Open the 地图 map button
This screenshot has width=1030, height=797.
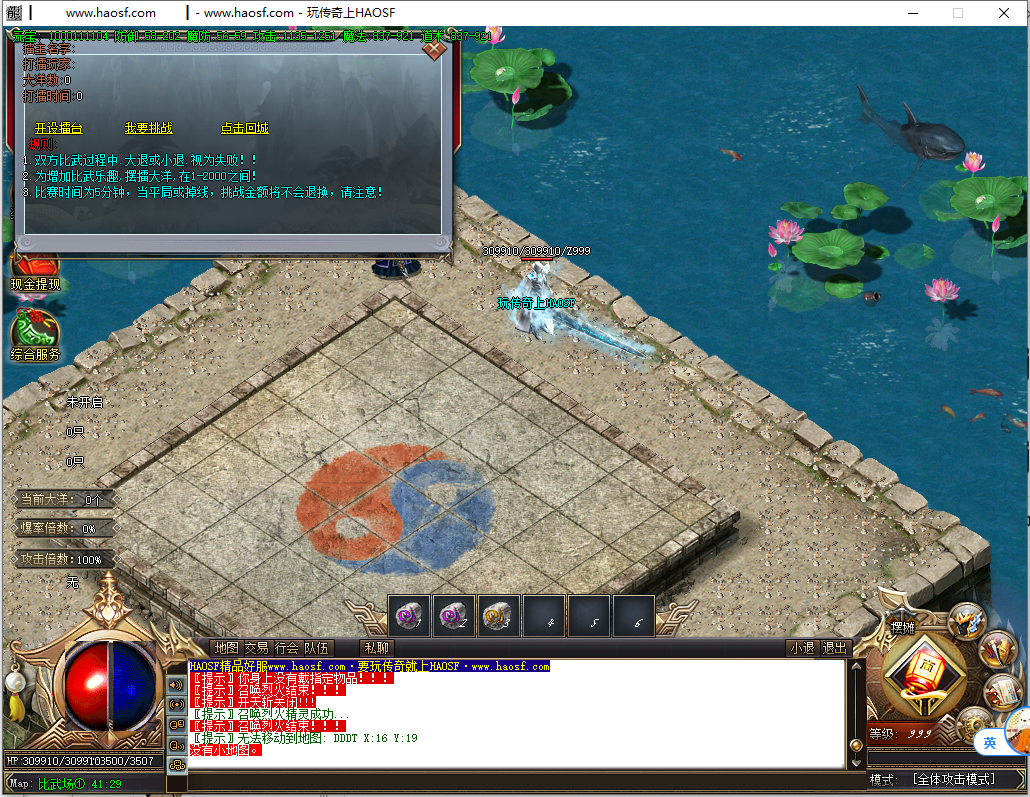227,648
